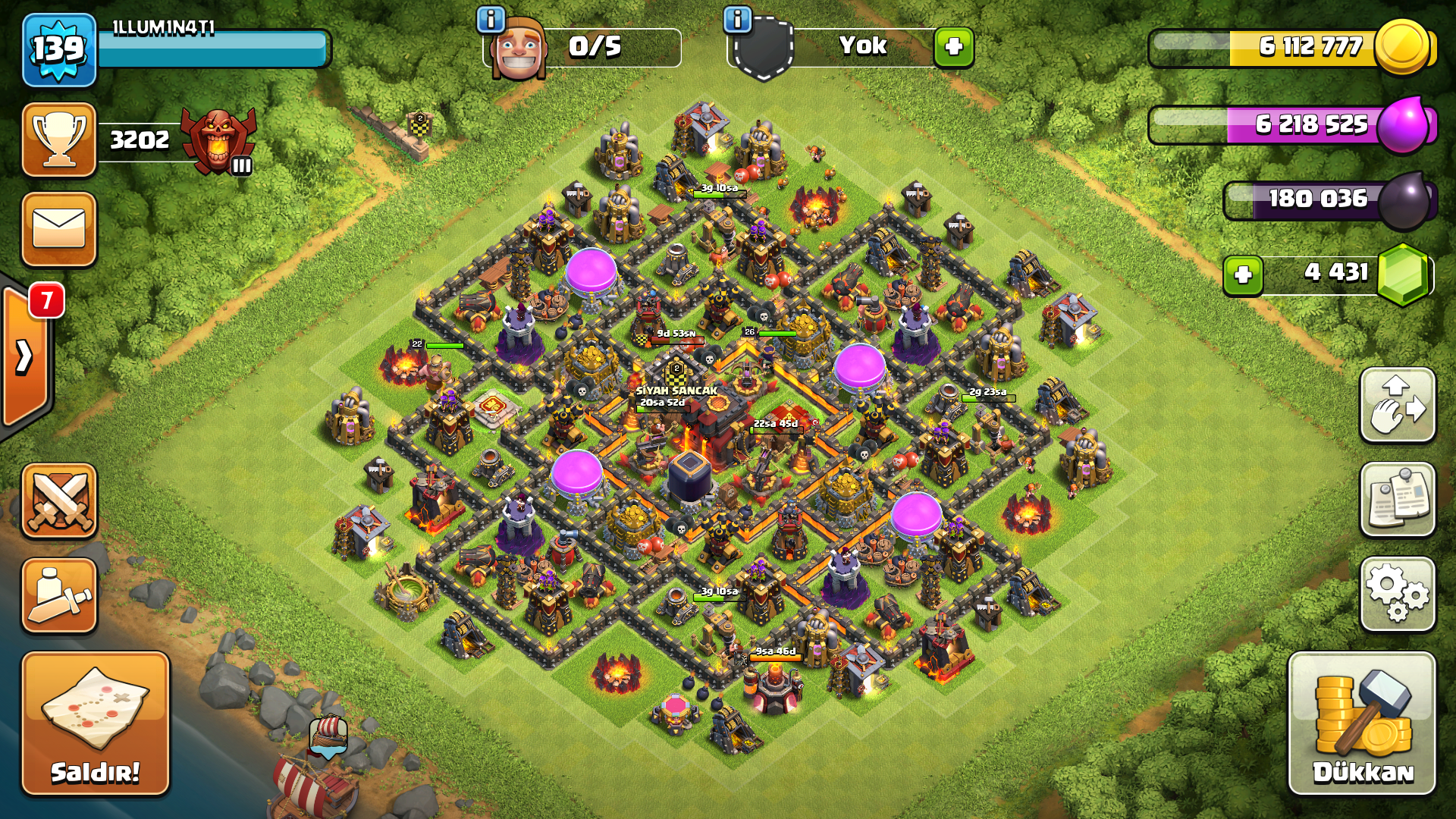1456x819 pixels.
Task: Add gems with the green plus
Action: coord(1242,275)
